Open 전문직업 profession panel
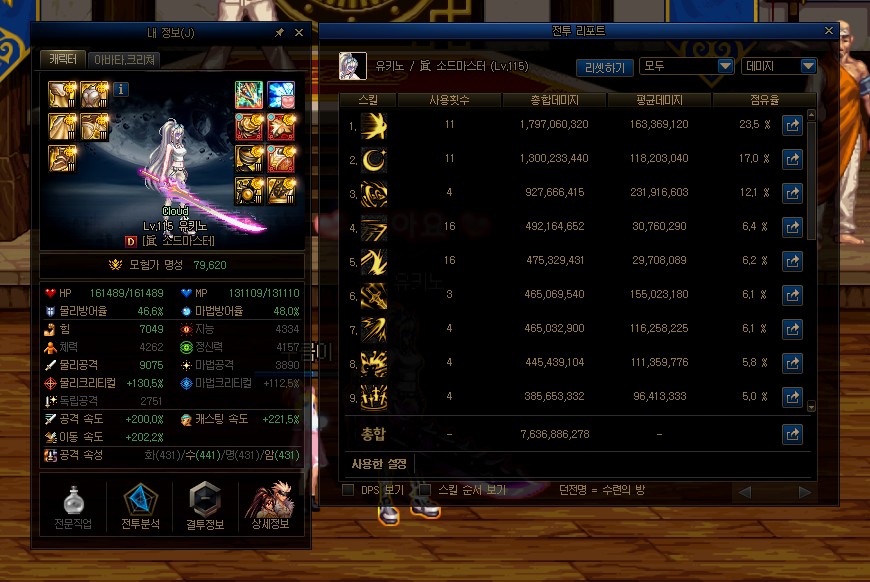 tap(73, 506)
